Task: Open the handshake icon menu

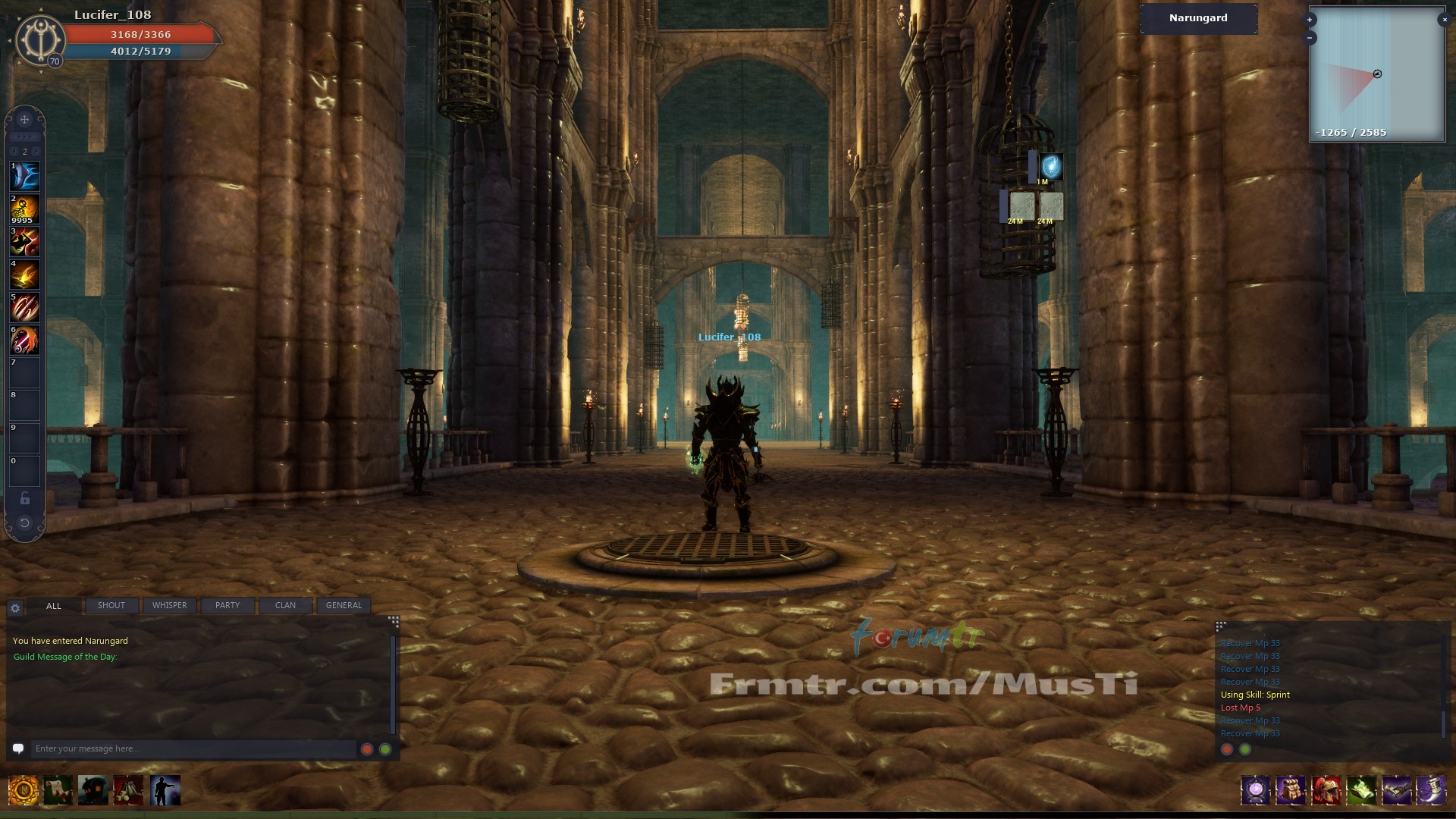Action: point(1396,791)
